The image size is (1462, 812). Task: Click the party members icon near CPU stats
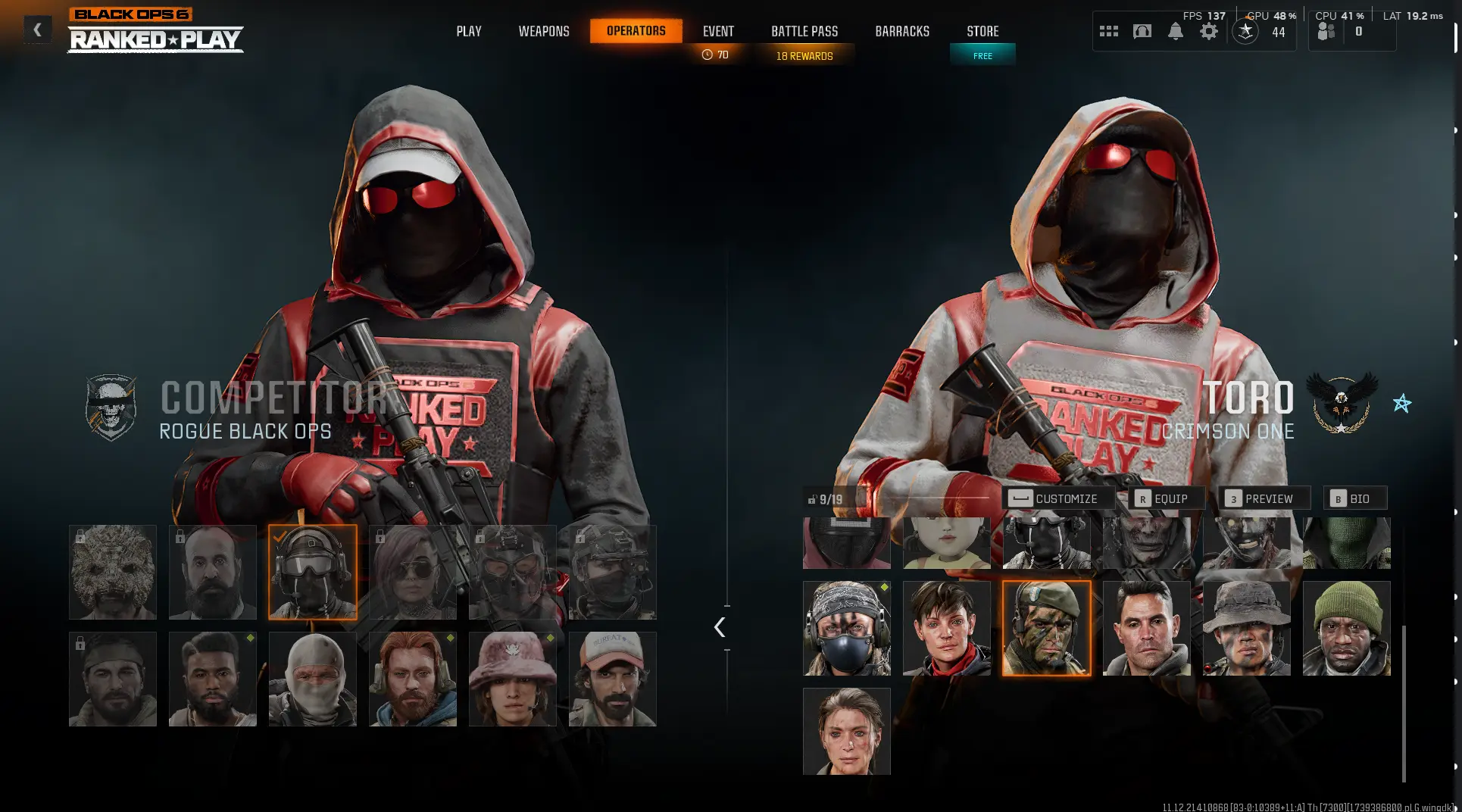[x=1326, y=31]
